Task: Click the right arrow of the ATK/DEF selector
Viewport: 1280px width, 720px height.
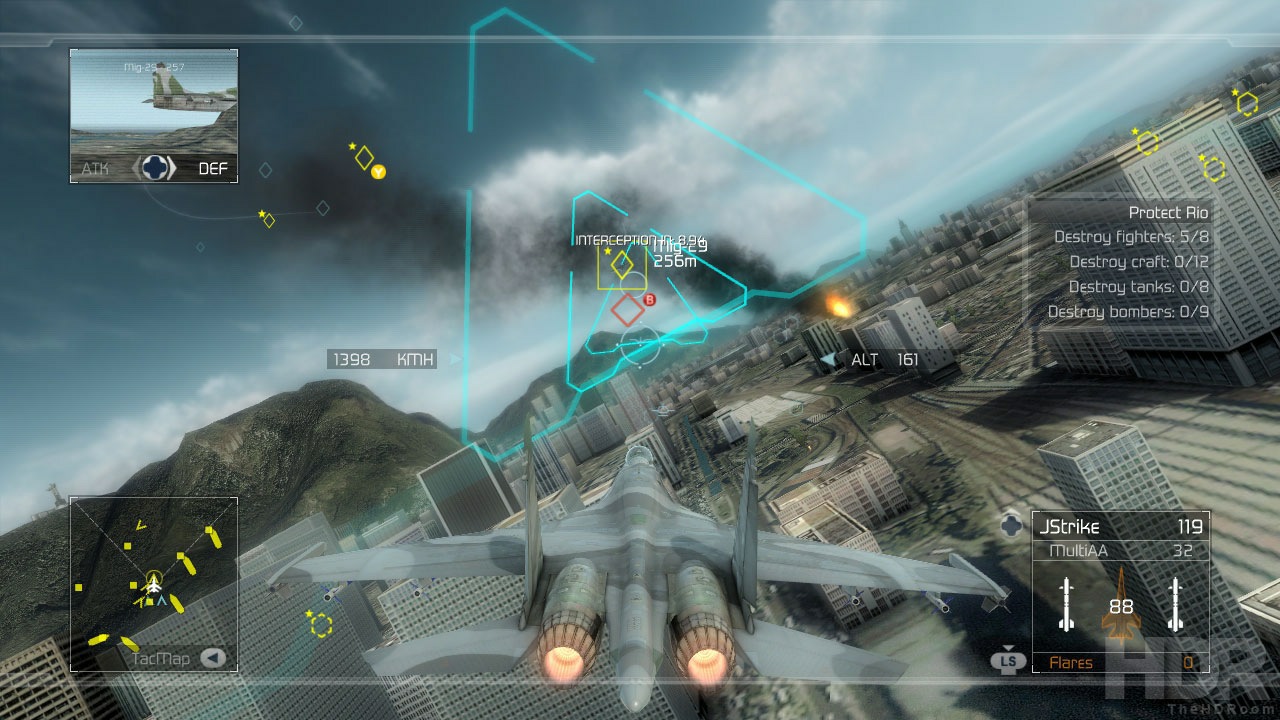Action: 174,169
